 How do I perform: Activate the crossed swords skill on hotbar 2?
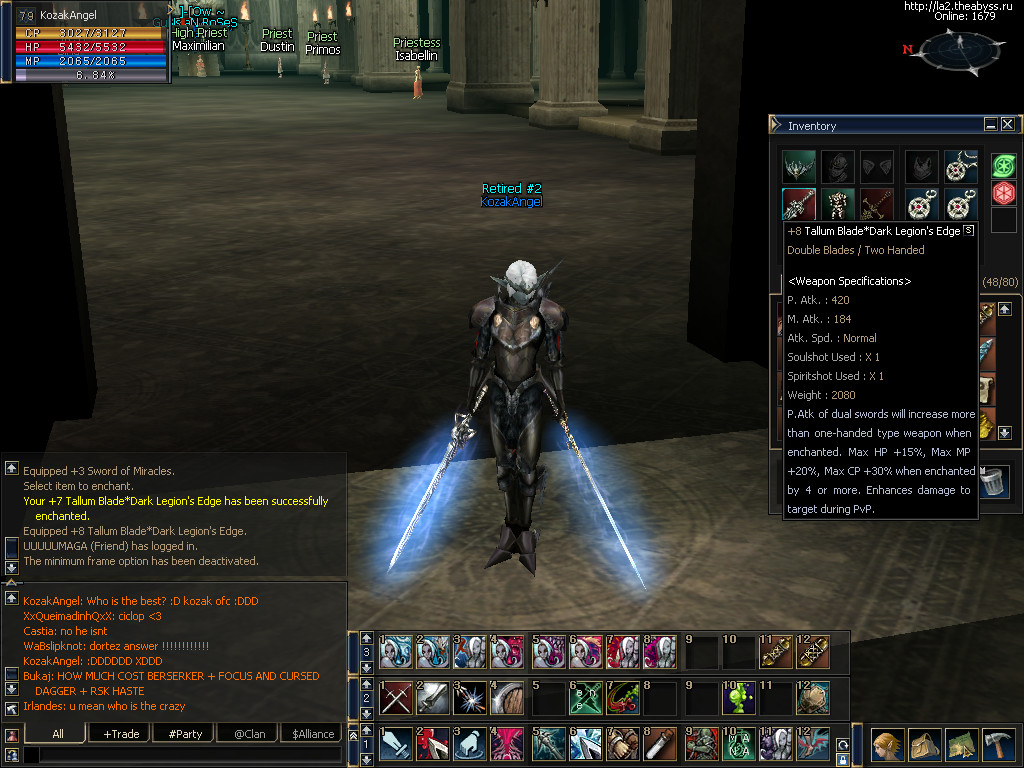pyautogui.click(x=397, y=697)
